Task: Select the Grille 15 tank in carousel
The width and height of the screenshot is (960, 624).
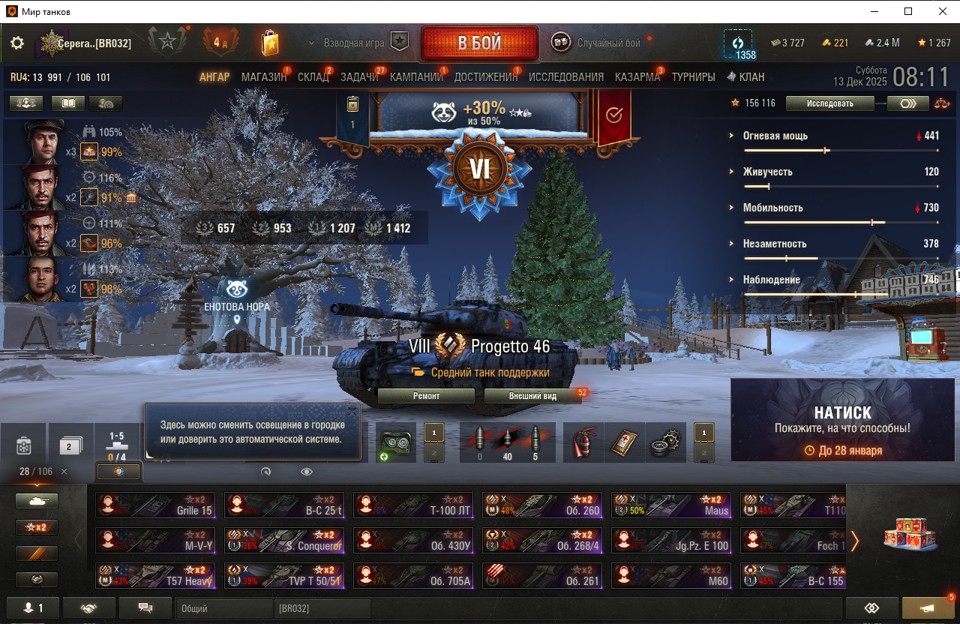Action: click(x=156, y=506)
